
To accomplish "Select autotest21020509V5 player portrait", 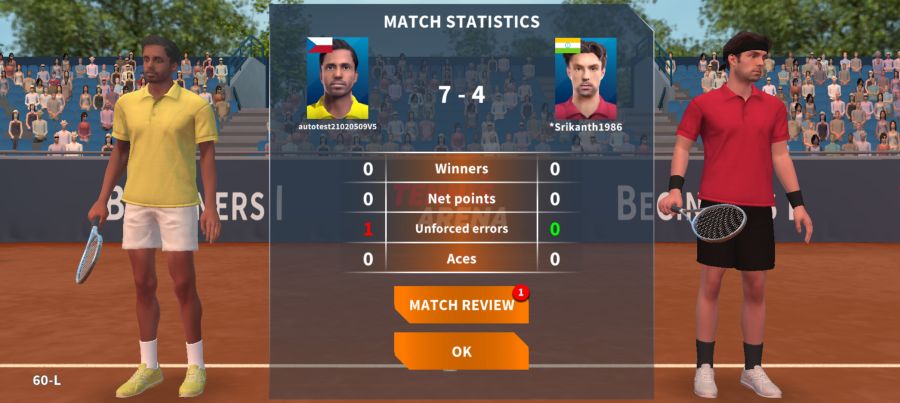I will click(x=337, y=78).
